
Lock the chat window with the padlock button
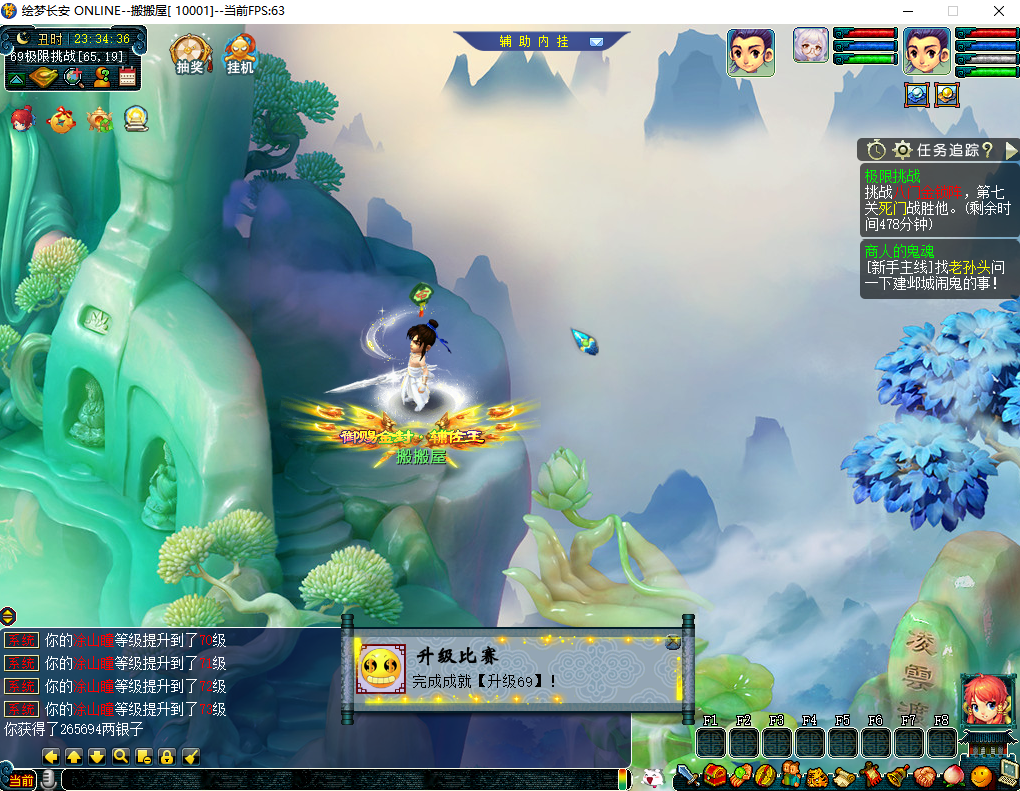click(167, 756)
